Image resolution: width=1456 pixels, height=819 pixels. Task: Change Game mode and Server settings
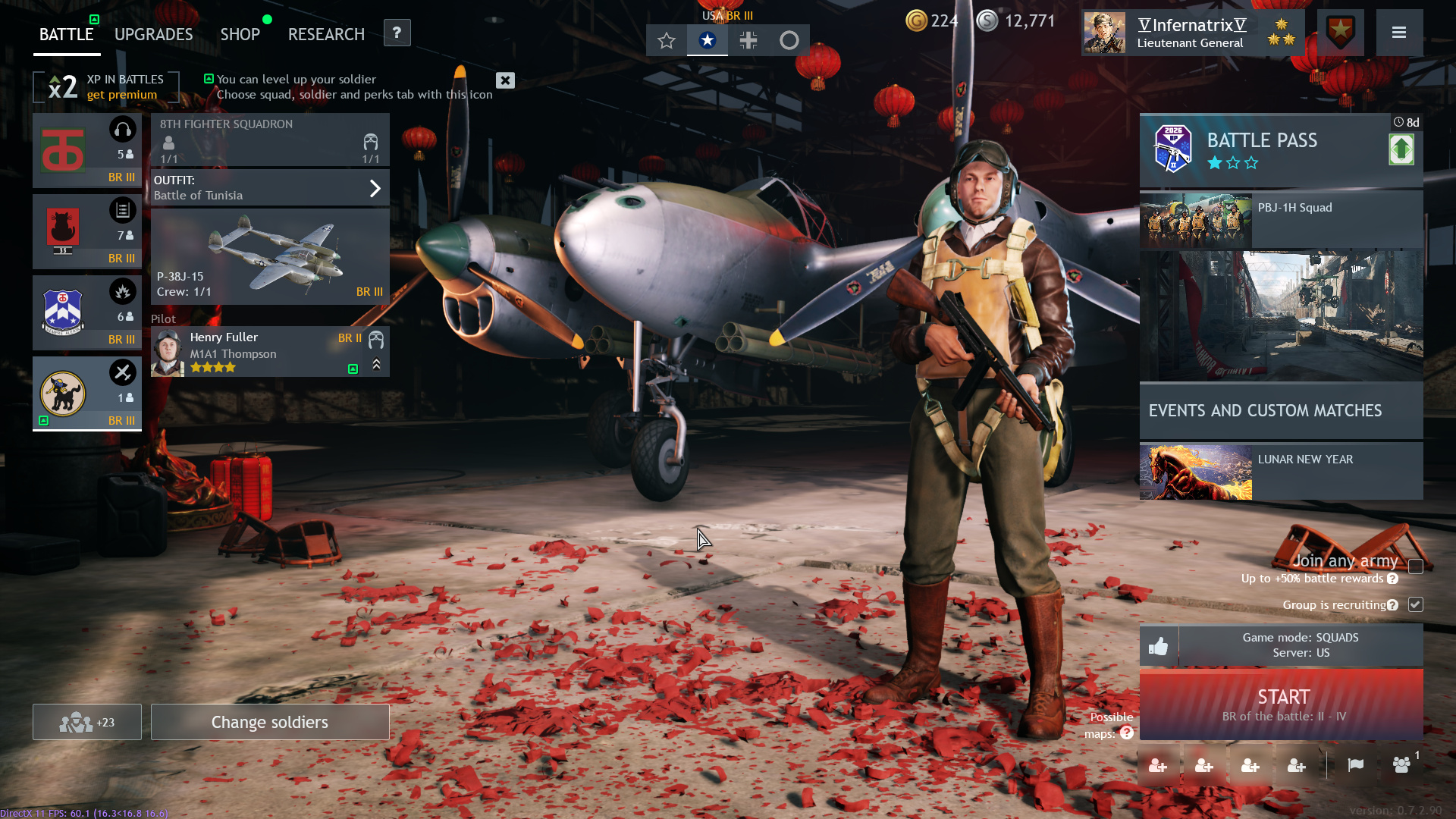coord(1300,645)
